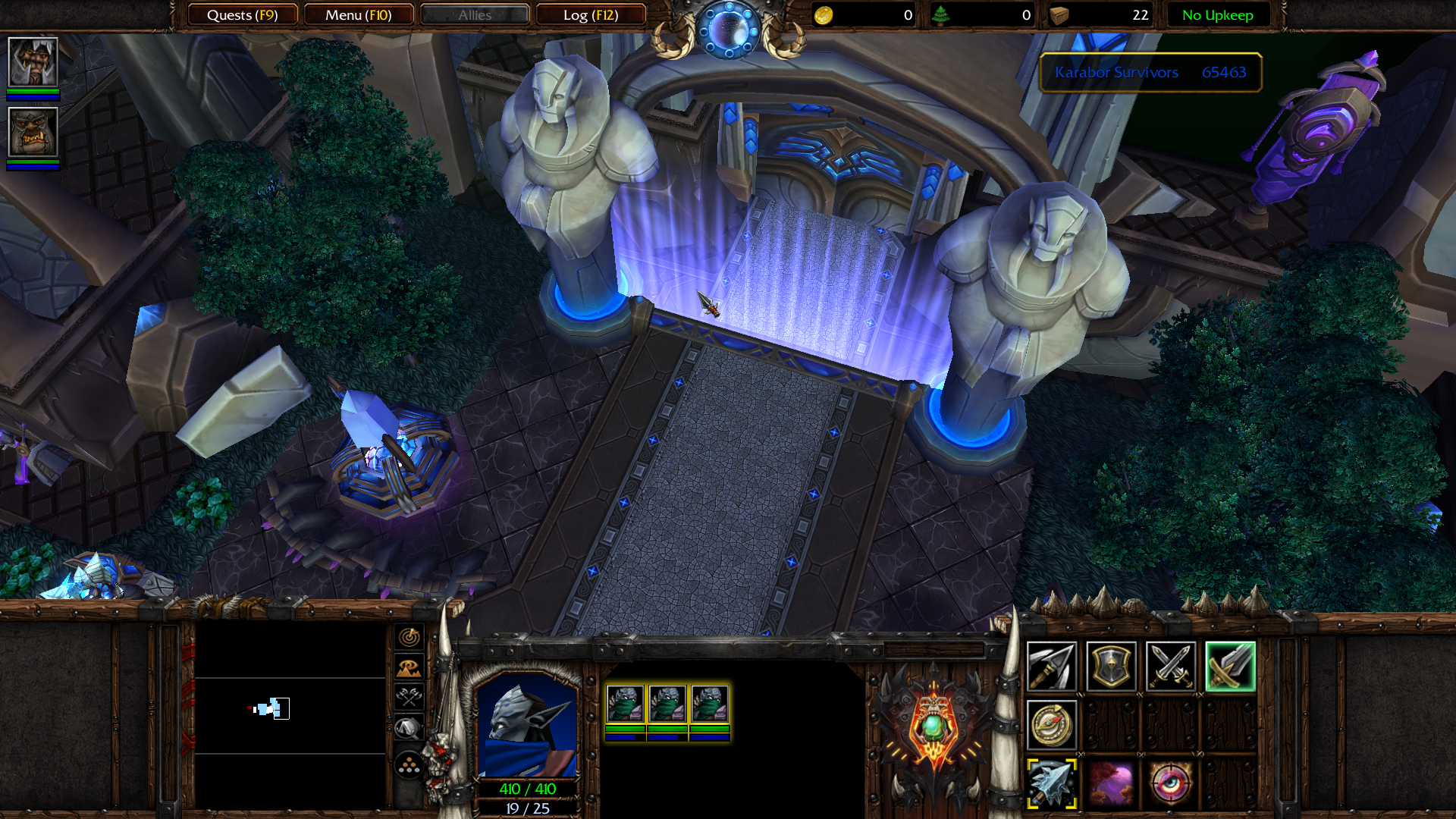1456x819 pixels.
Task: Open the Quests (F9) log
Action: pyautogui.click(x=242, y=15)
